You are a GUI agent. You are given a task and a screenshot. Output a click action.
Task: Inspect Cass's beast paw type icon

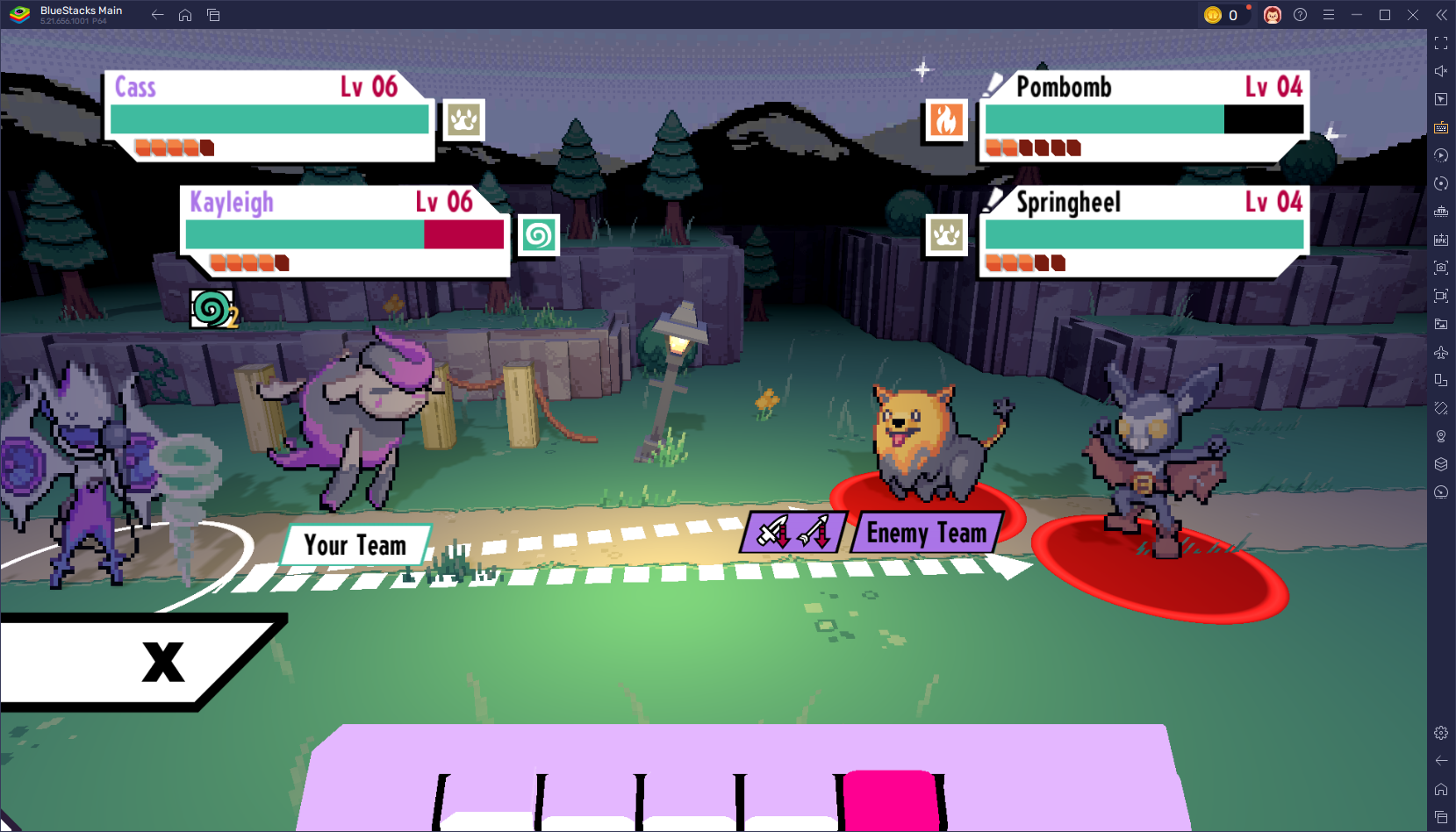click(x=463, y=120)
